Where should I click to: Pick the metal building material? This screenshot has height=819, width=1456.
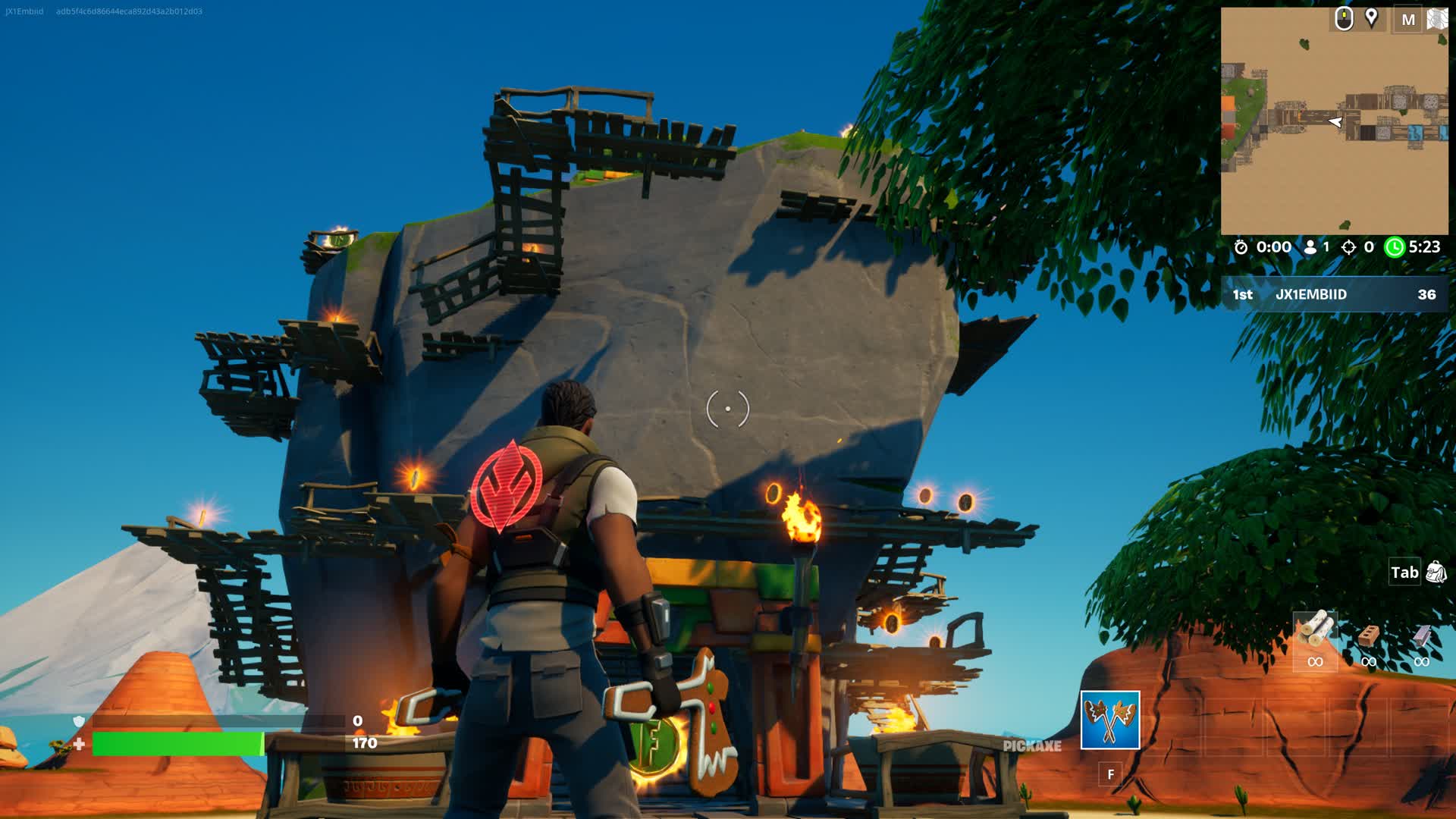[x=1422, y=635]
